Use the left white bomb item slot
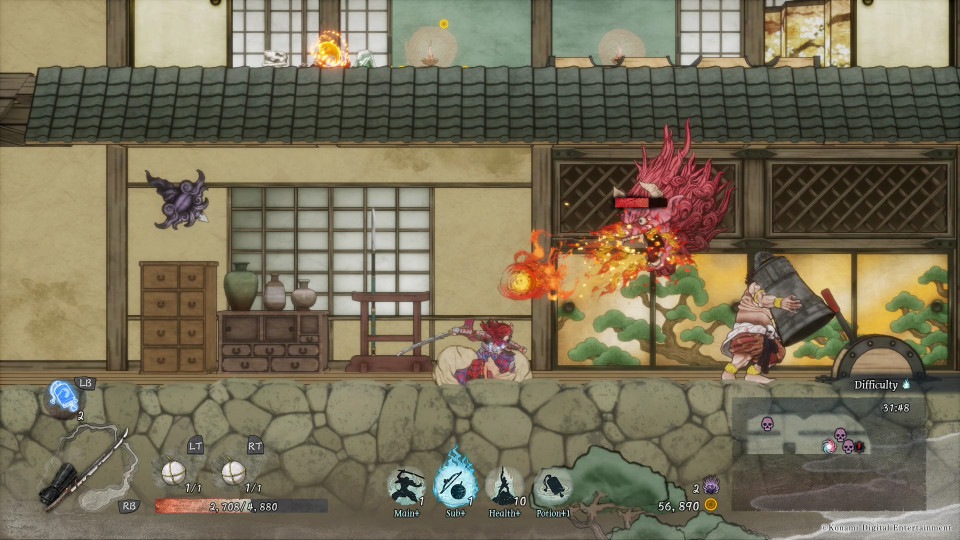 [x=174, y=471]
